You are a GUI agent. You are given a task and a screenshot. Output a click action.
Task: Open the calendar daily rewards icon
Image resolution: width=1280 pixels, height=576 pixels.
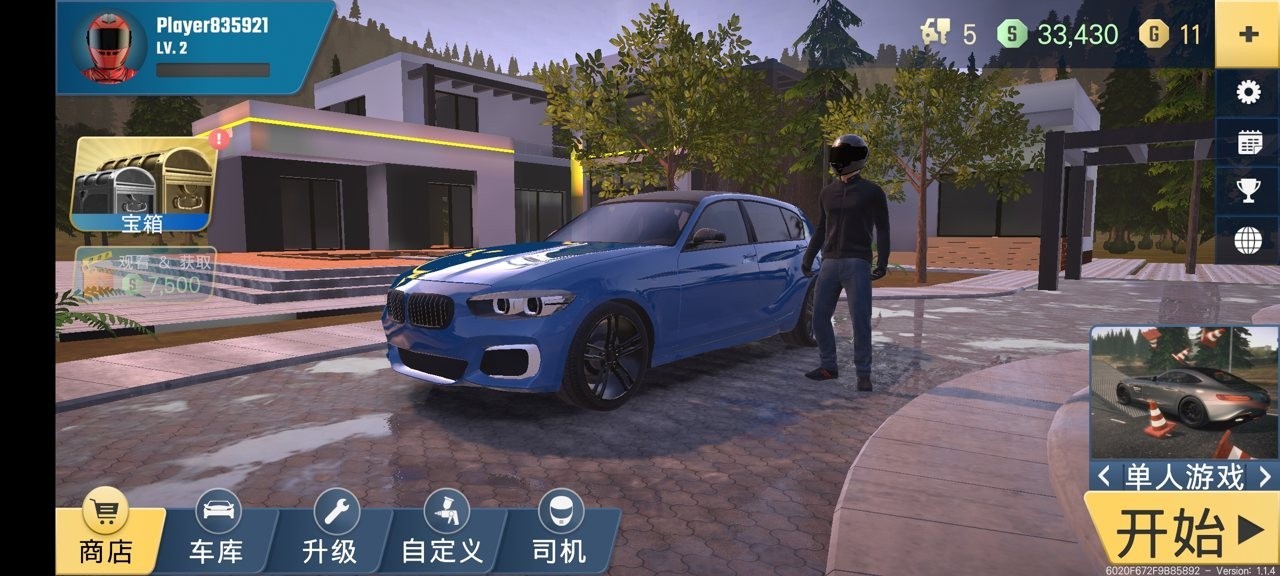tap(1248, 142)
